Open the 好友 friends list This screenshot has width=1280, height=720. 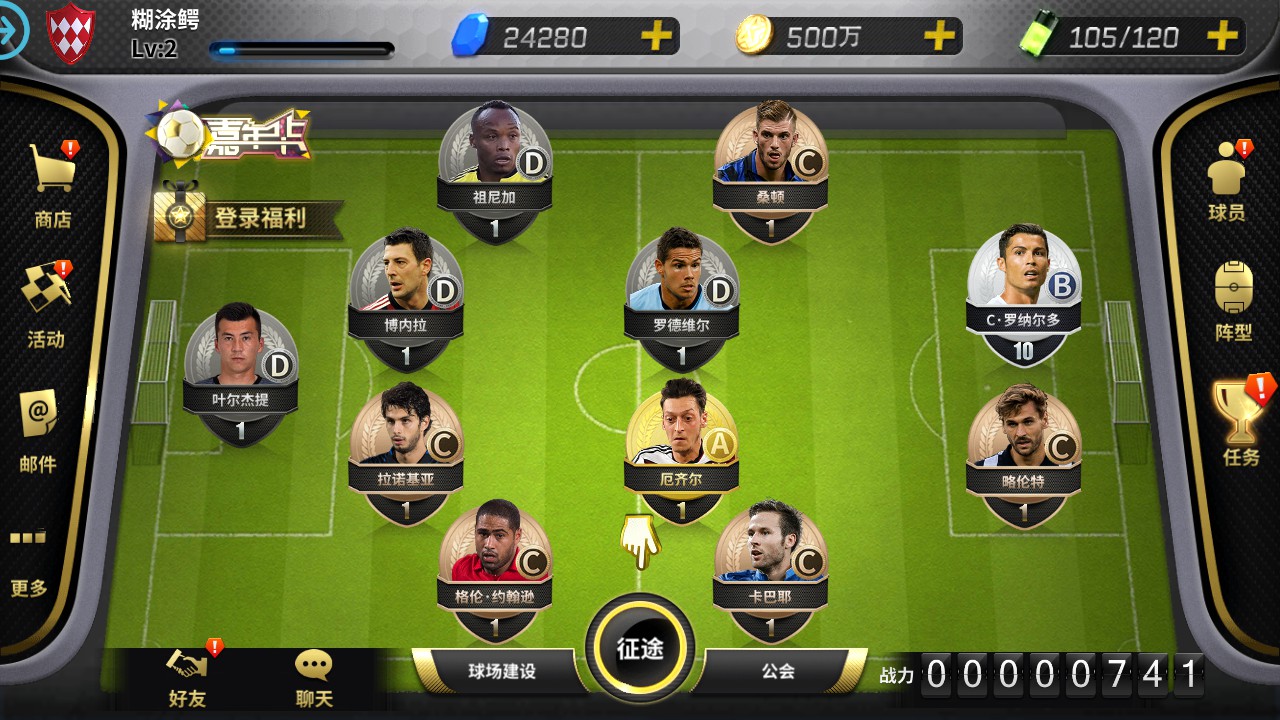point(187,678)
